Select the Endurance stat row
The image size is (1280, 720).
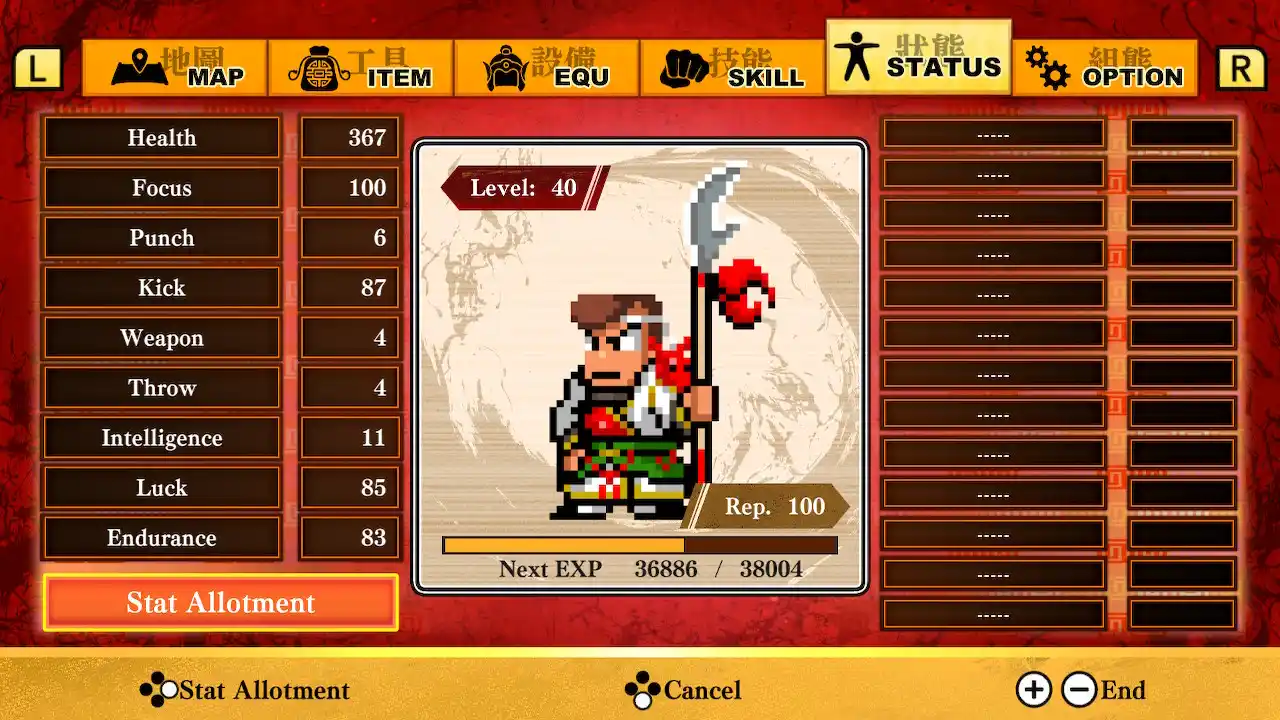[162, 538]
